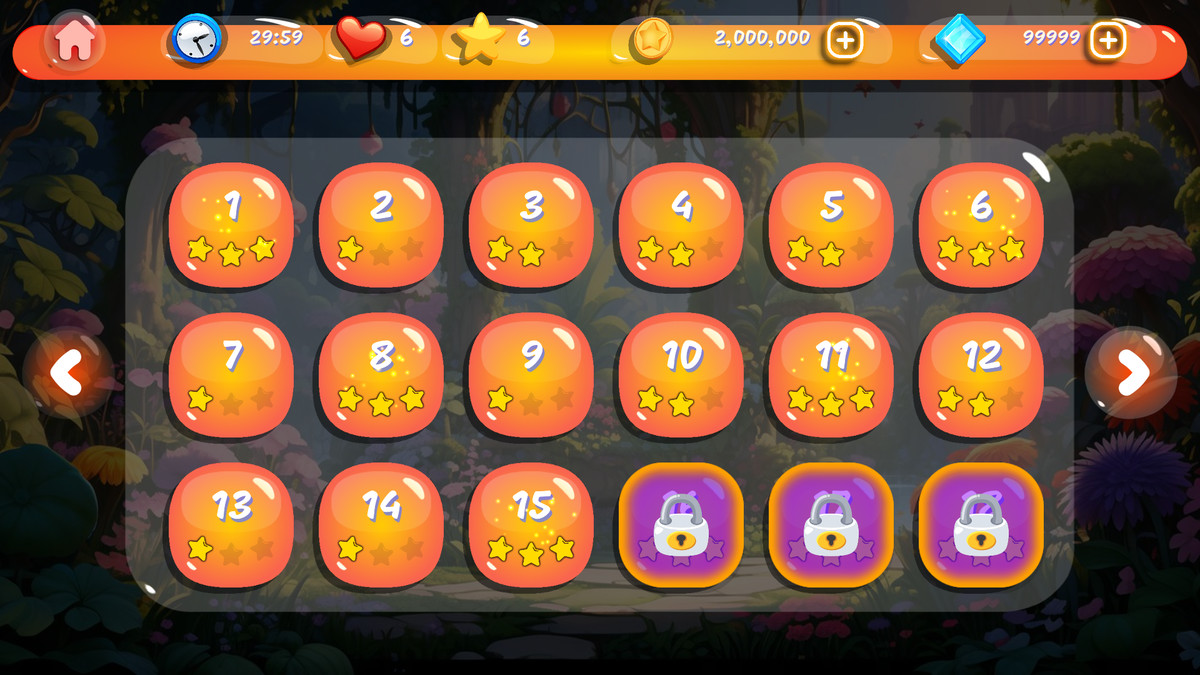Image resolution: width=1200 pixels, height=675 pixels.
Task: Show the next page of levels
Action: coord(1131,374)
